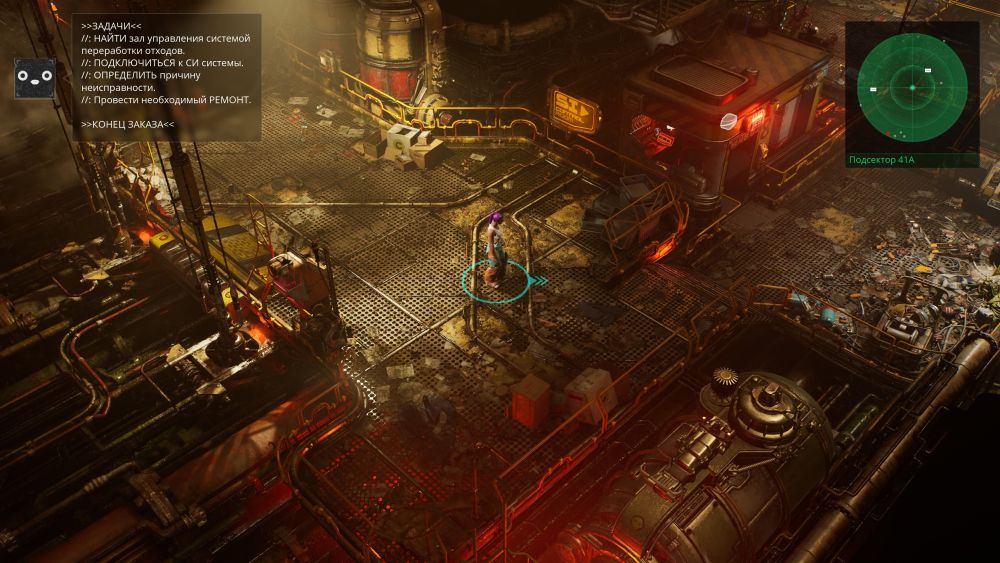Click the green circular radar minimap
The image size is (1000, 563).
coord(912,88)
